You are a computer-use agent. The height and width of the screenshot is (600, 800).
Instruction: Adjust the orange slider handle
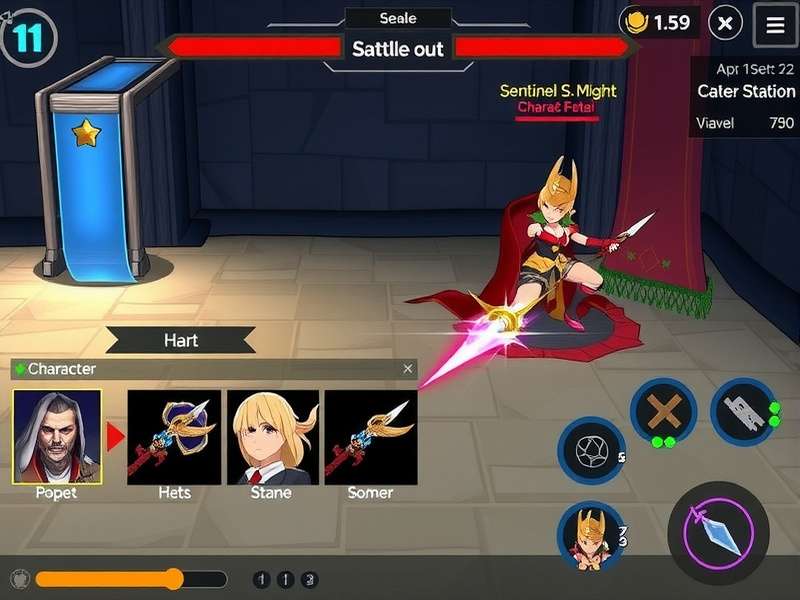(174, 579)
